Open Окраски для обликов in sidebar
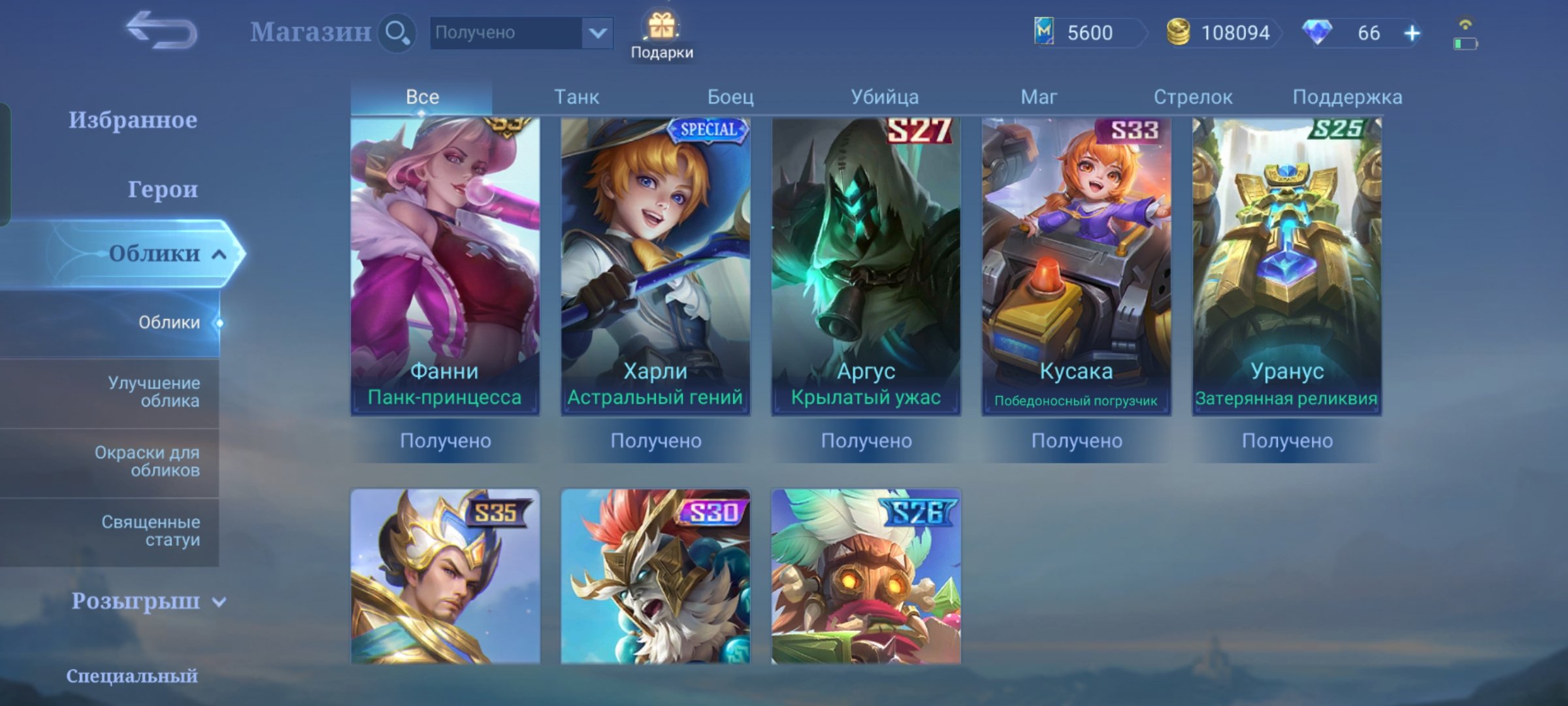 (155, 462)
